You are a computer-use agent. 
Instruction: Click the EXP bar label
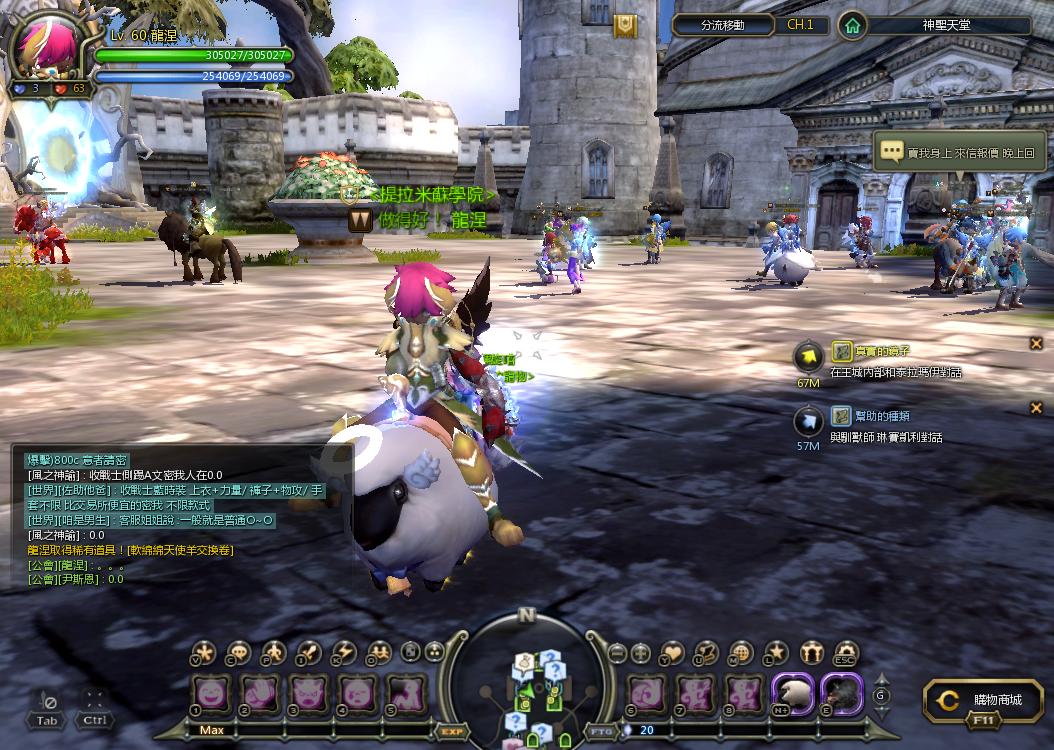pos(450,731)
